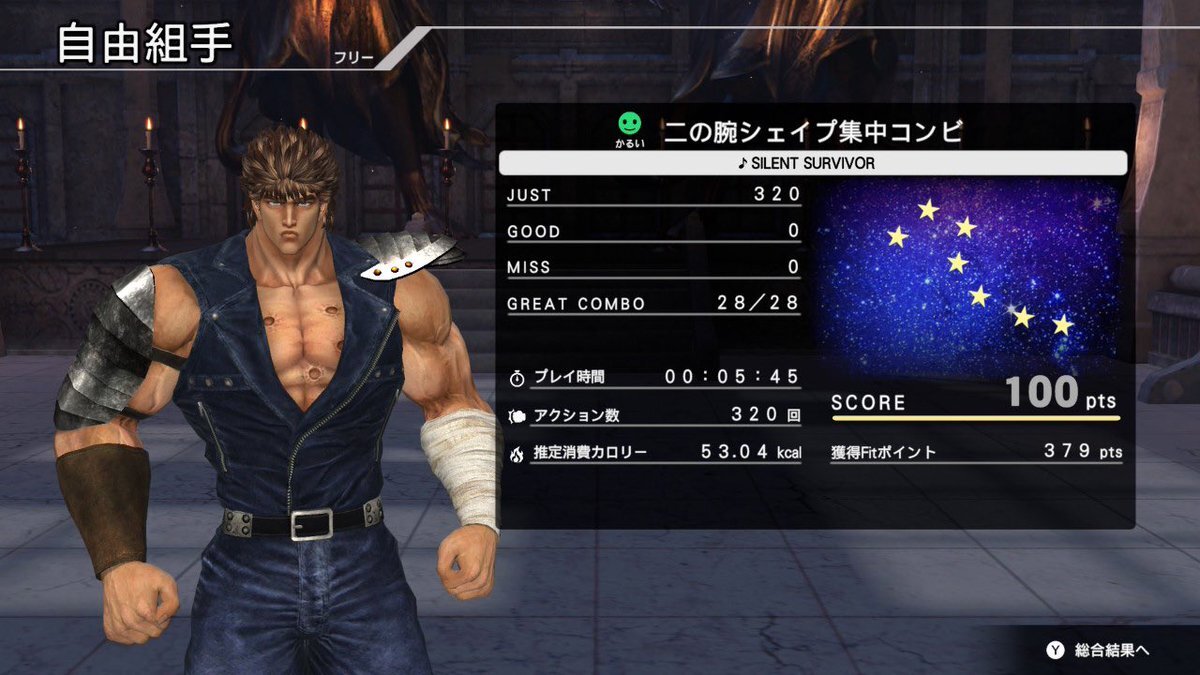Continue to the 総合結果へ overall results
1200x675 pixels.
(x=1098, y=650)
